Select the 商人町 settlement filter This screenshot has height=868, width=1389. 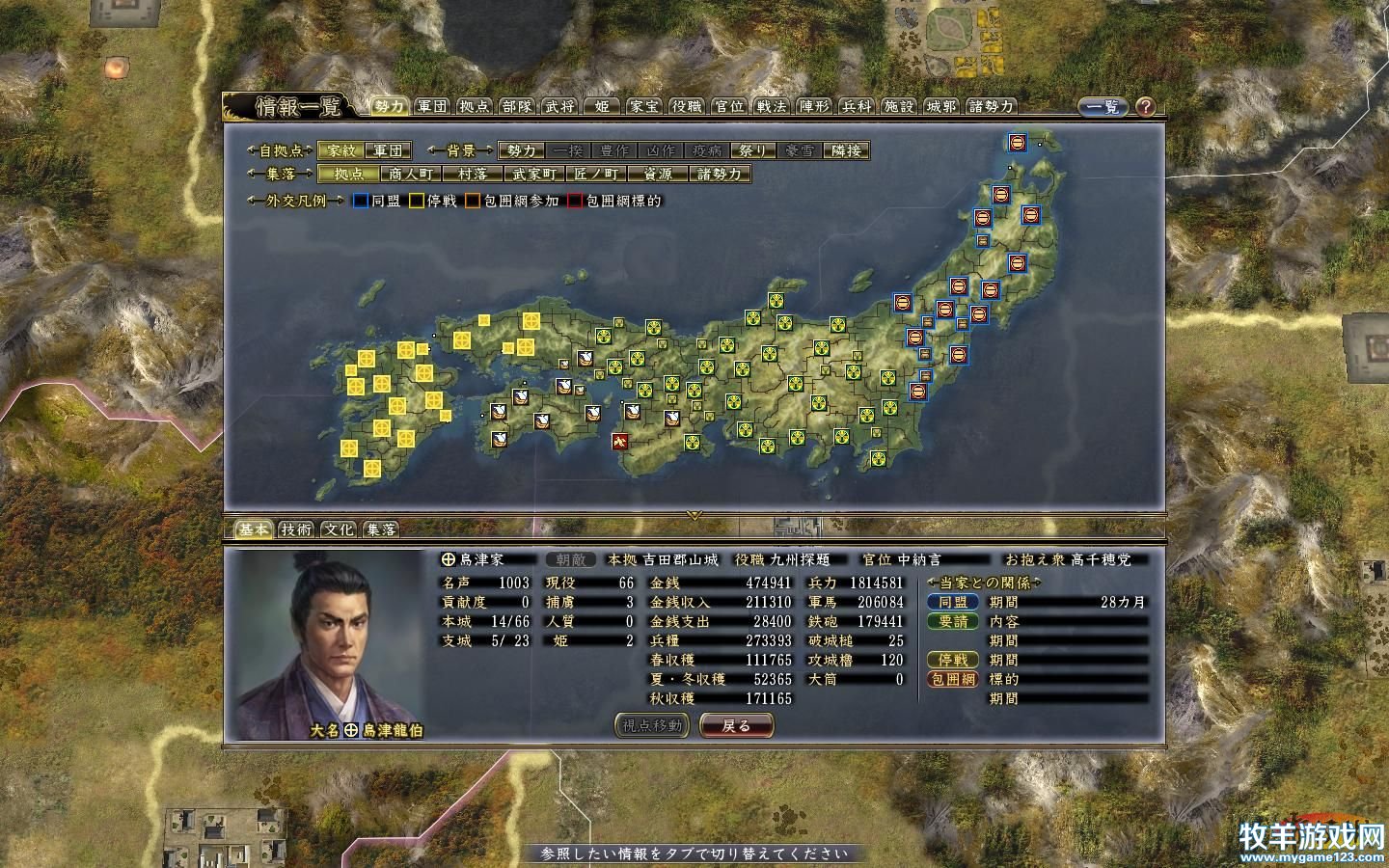[411, 175]
